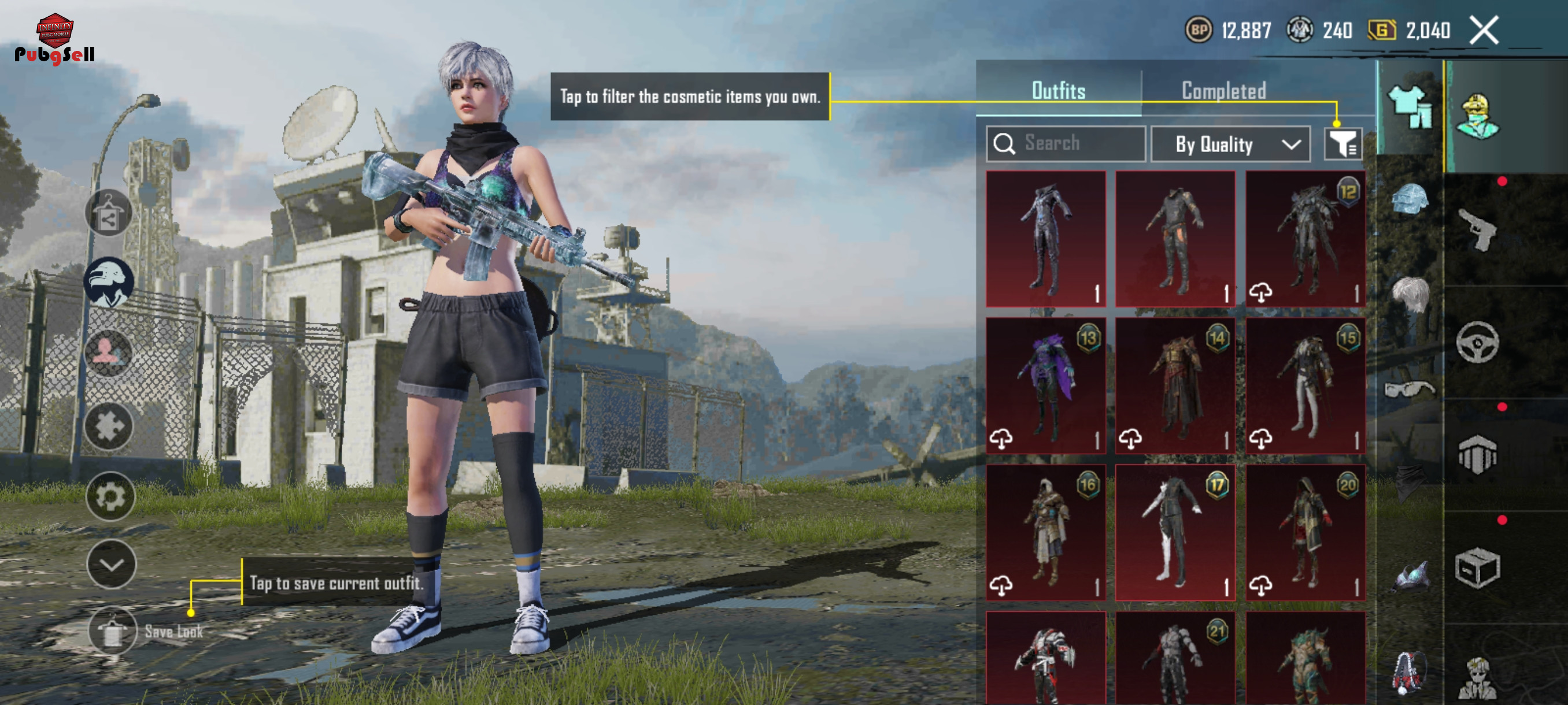Open the share wardrobe hanger icon
The image size is (1568, 705).
[108, 213]
